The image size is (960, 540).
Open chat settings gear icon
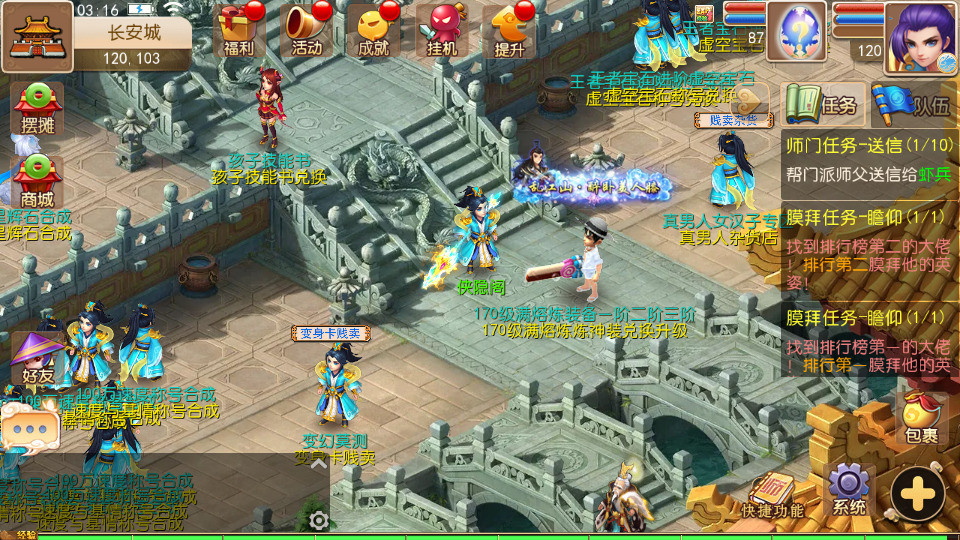[x=319, y=520]
